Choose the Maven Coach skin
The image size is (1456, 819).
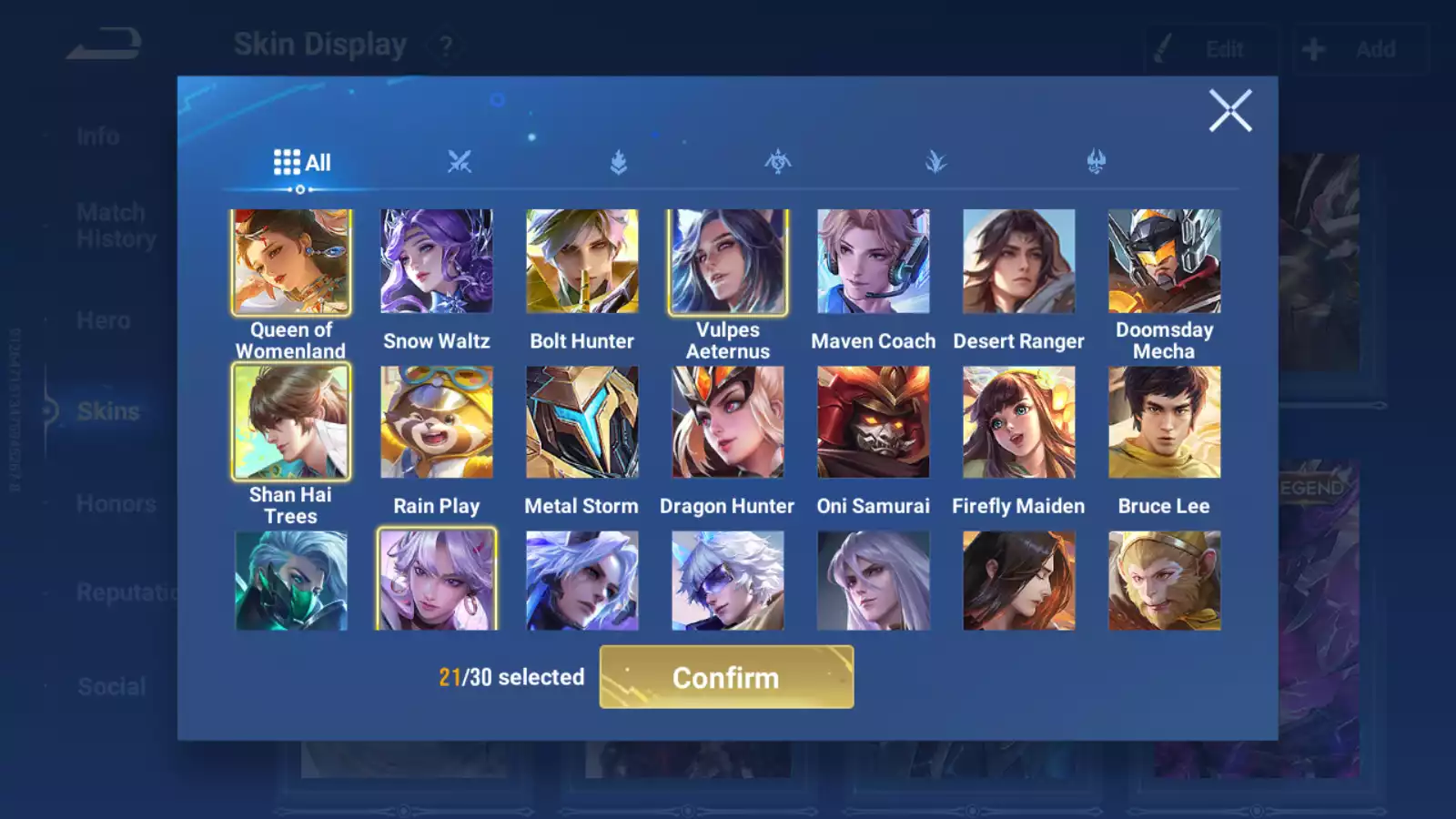tap(874, 262)
